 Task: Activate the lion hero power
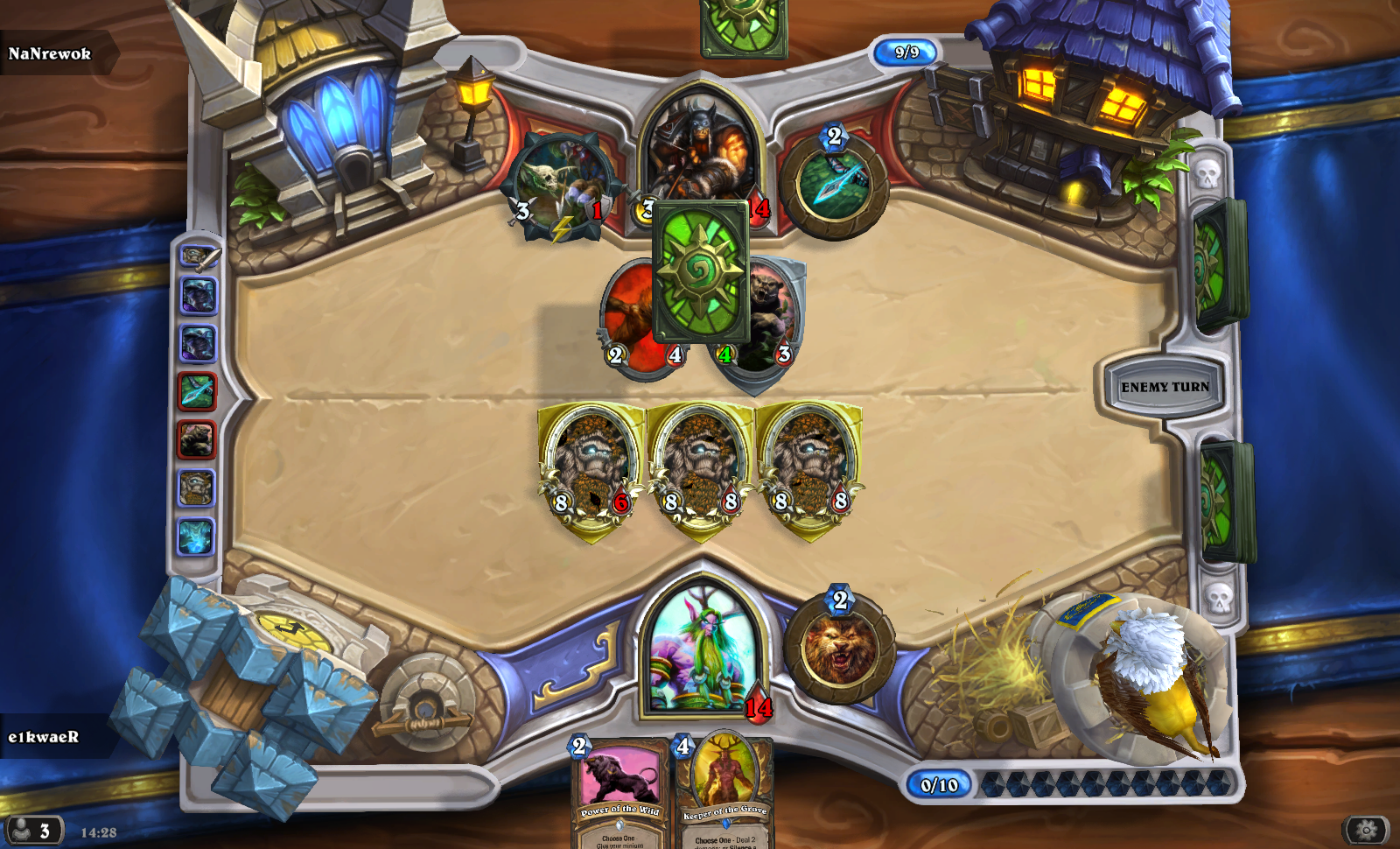839,650
